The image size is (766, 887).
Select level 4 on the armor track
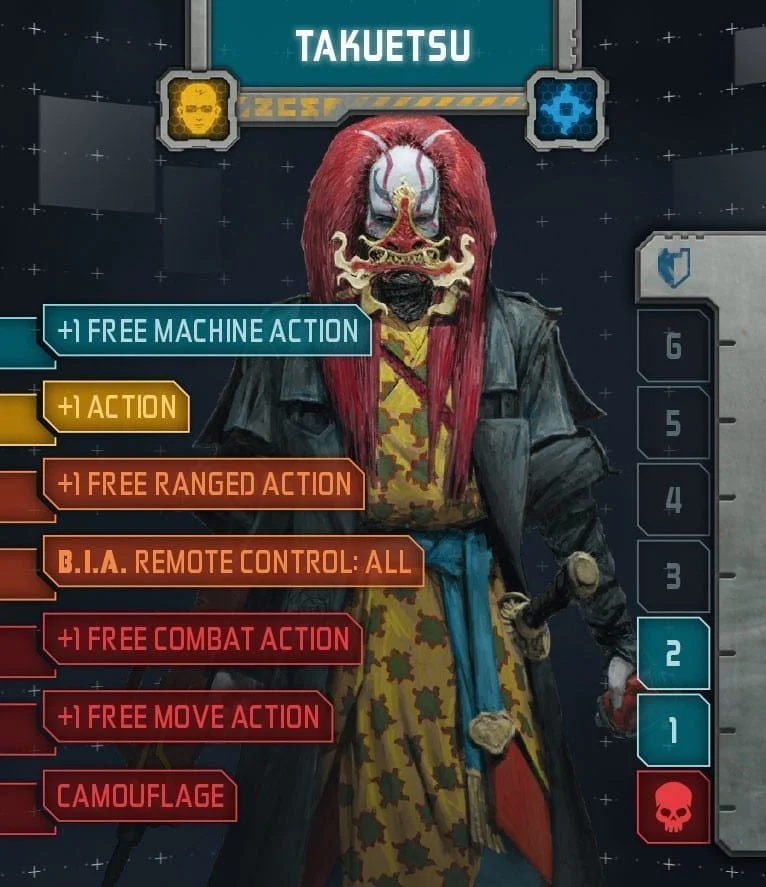pyautogui.click(x=673, y=499)
